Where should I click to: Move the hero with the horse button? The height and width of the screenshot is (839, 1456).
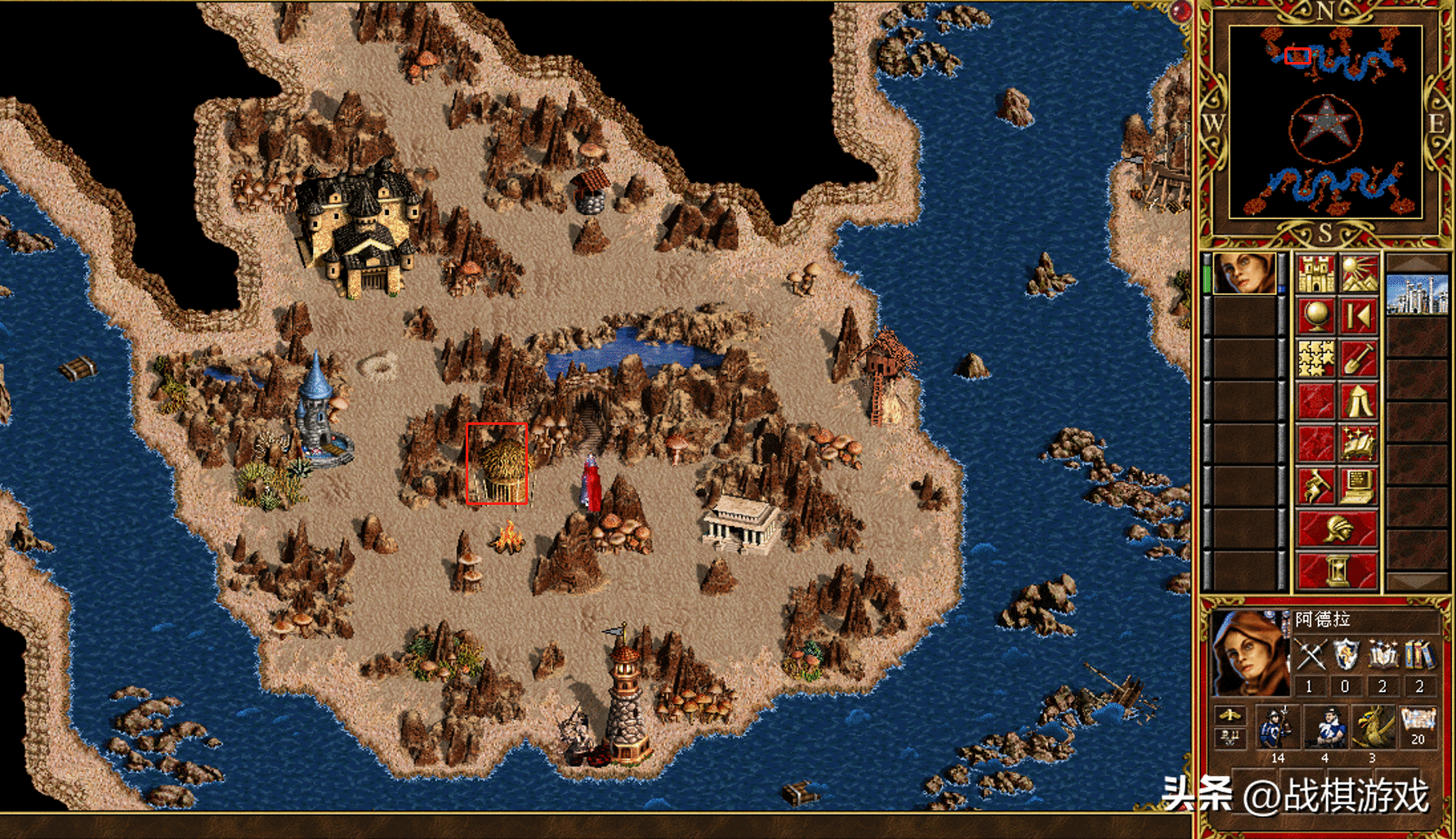coord(1315,486)
